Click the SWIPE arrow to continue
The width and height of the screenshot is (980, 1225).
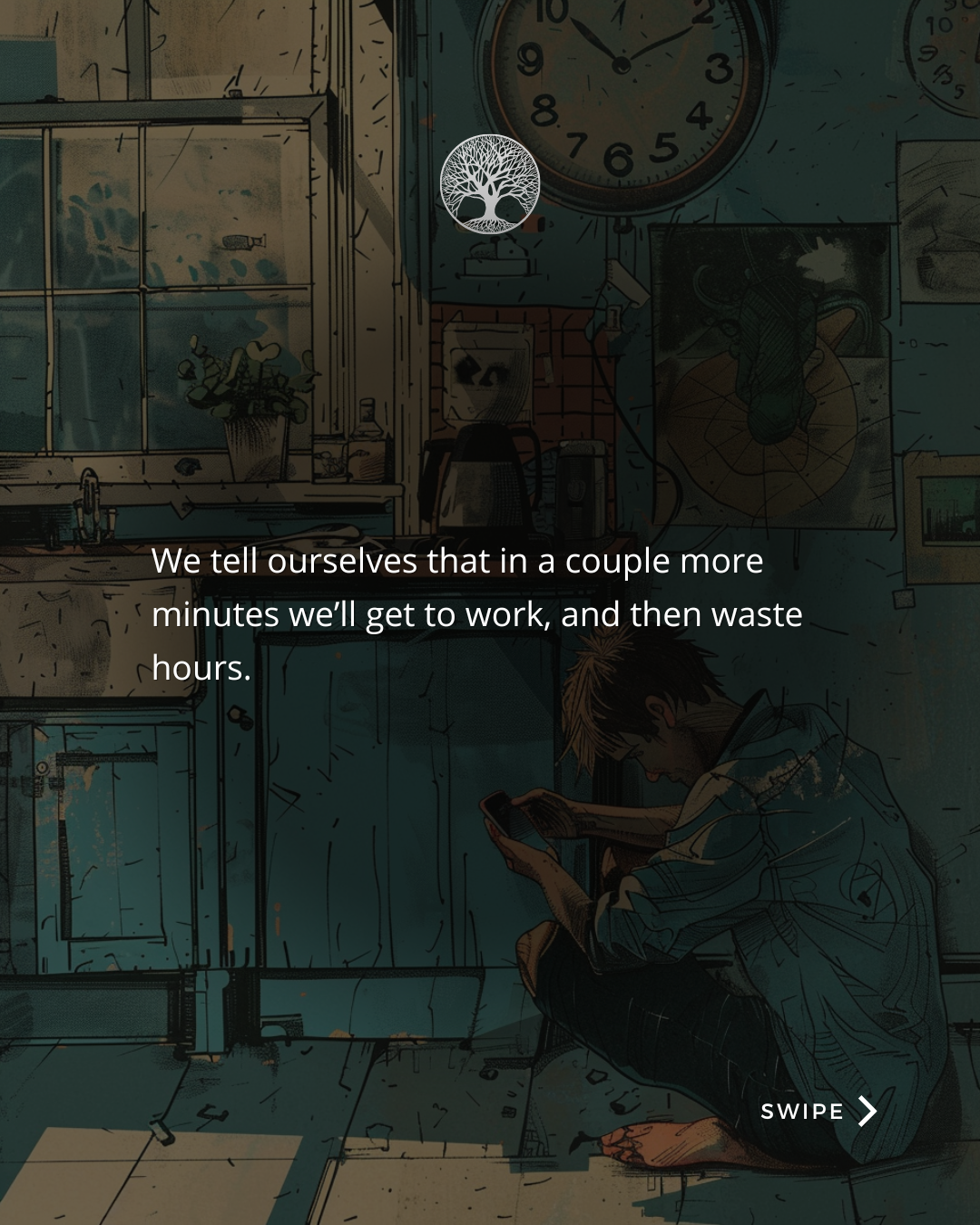click(867, 1111)
